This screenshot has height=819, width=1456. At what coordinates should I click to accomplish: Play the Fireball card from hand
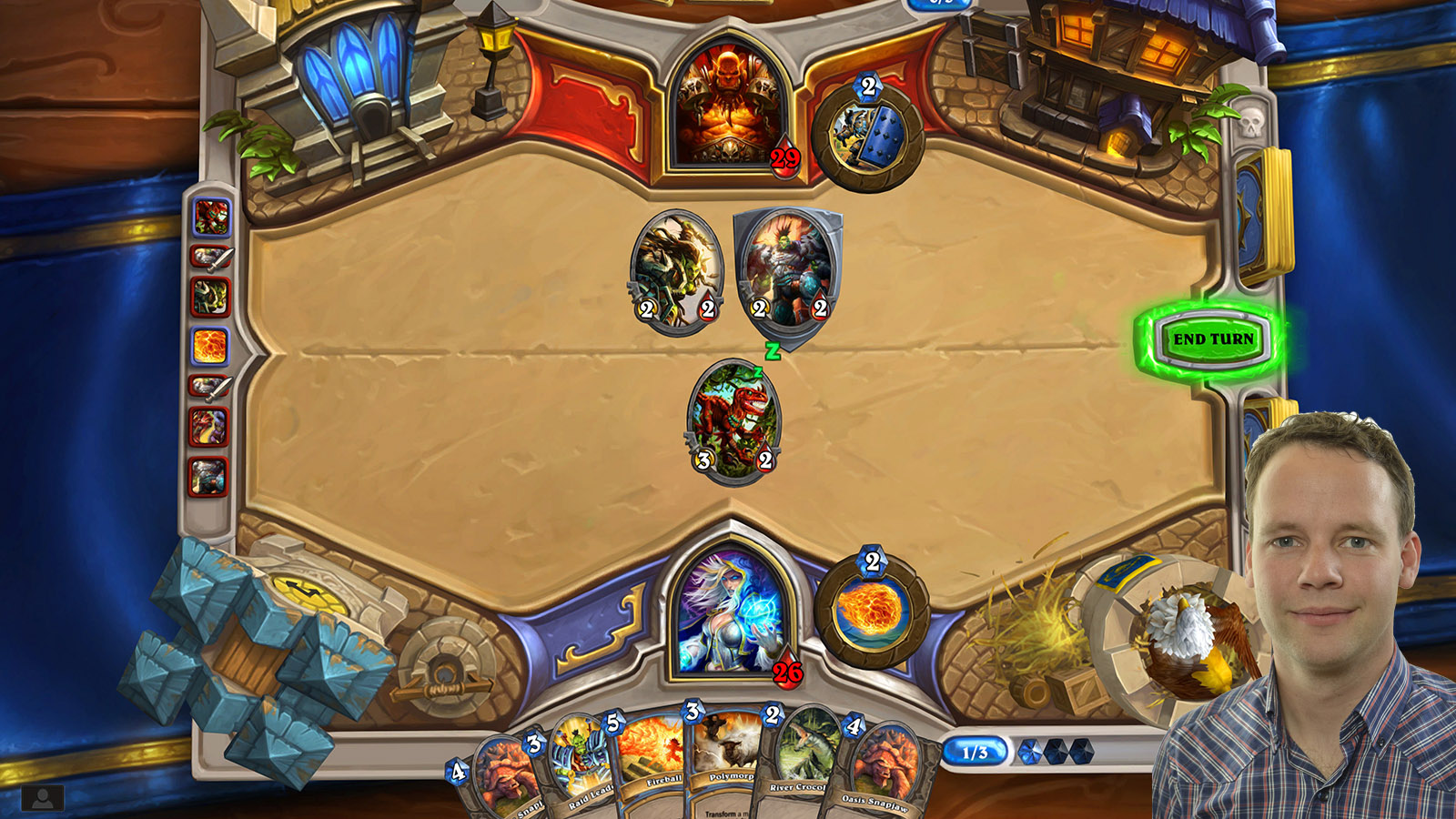click(648, 764)
